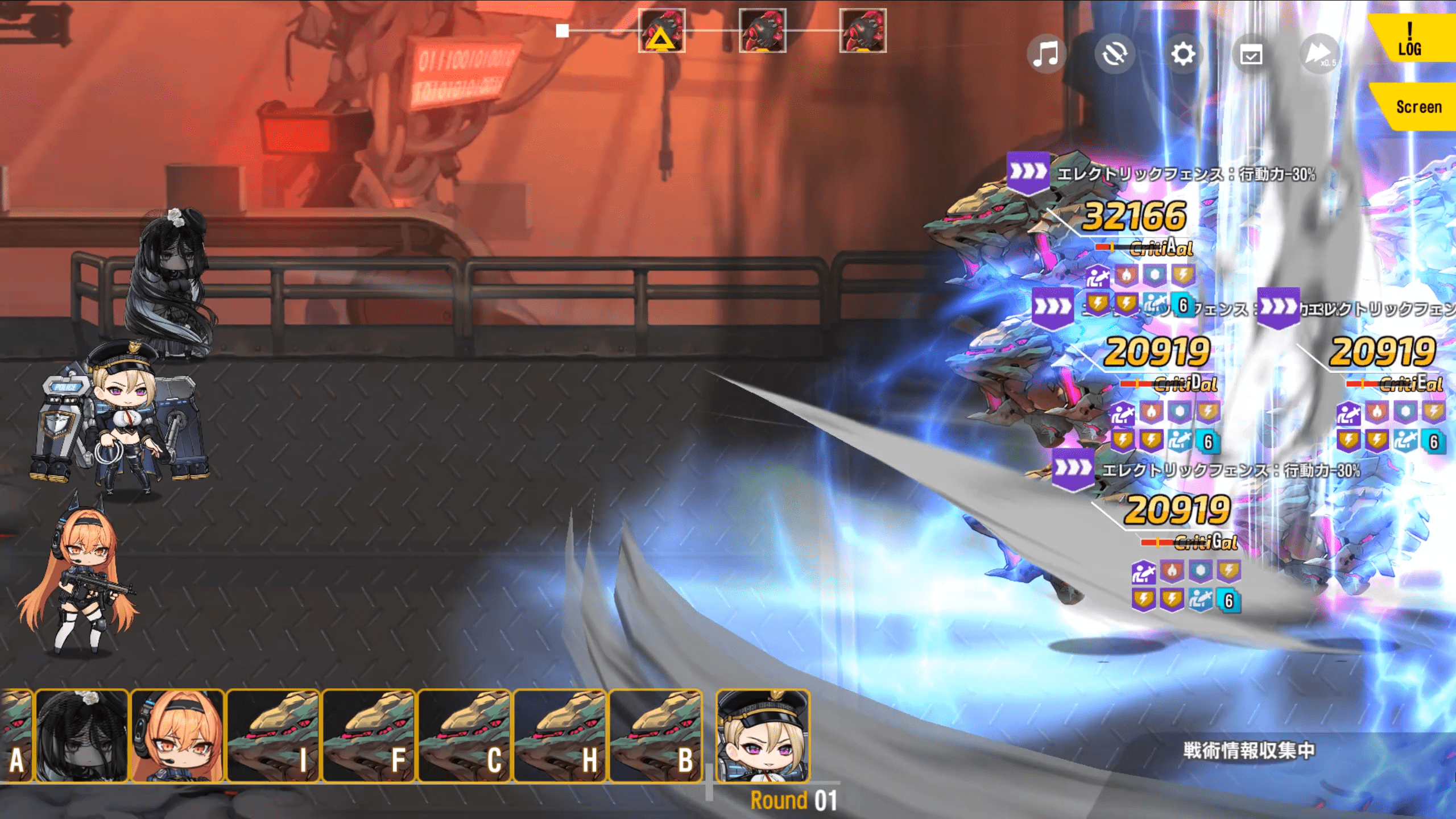Viewport: 1456px width, 819px height.
Task: Select the blonde police officer turn portrait
Action: tap(763, 735)
